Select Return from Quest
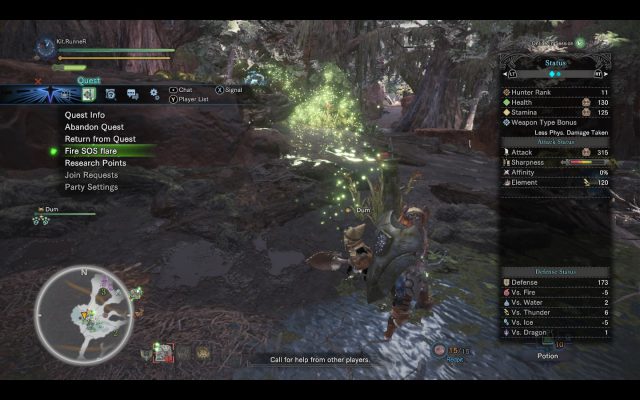The image size is (640, 400). click(x=100, y=139)
